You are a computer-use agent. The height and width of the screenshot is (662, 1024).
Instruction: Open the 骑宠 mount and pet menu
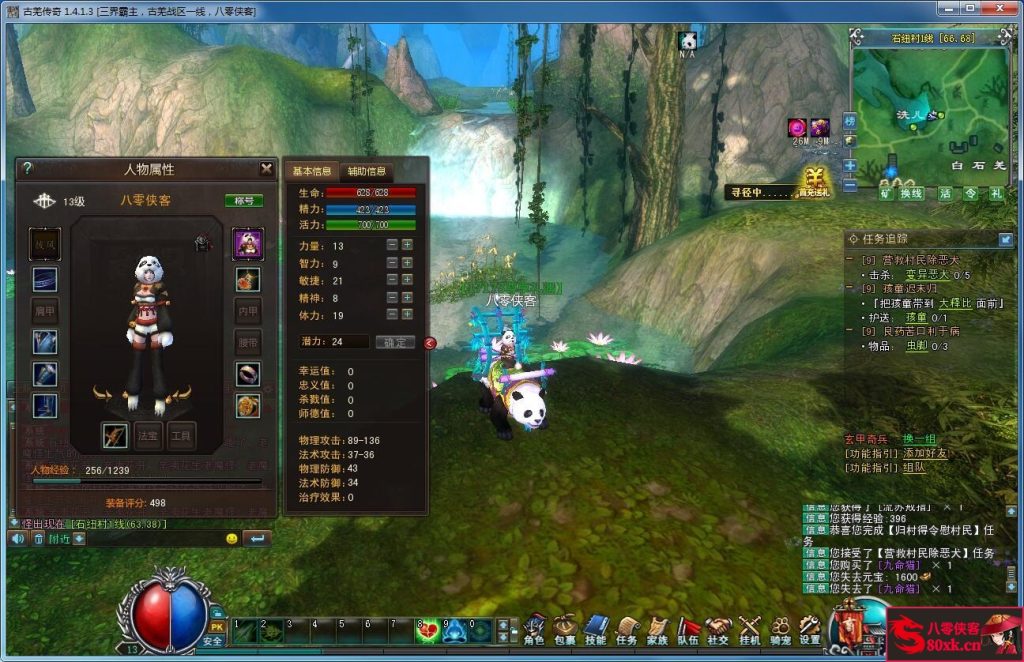[x=780, y=630]
